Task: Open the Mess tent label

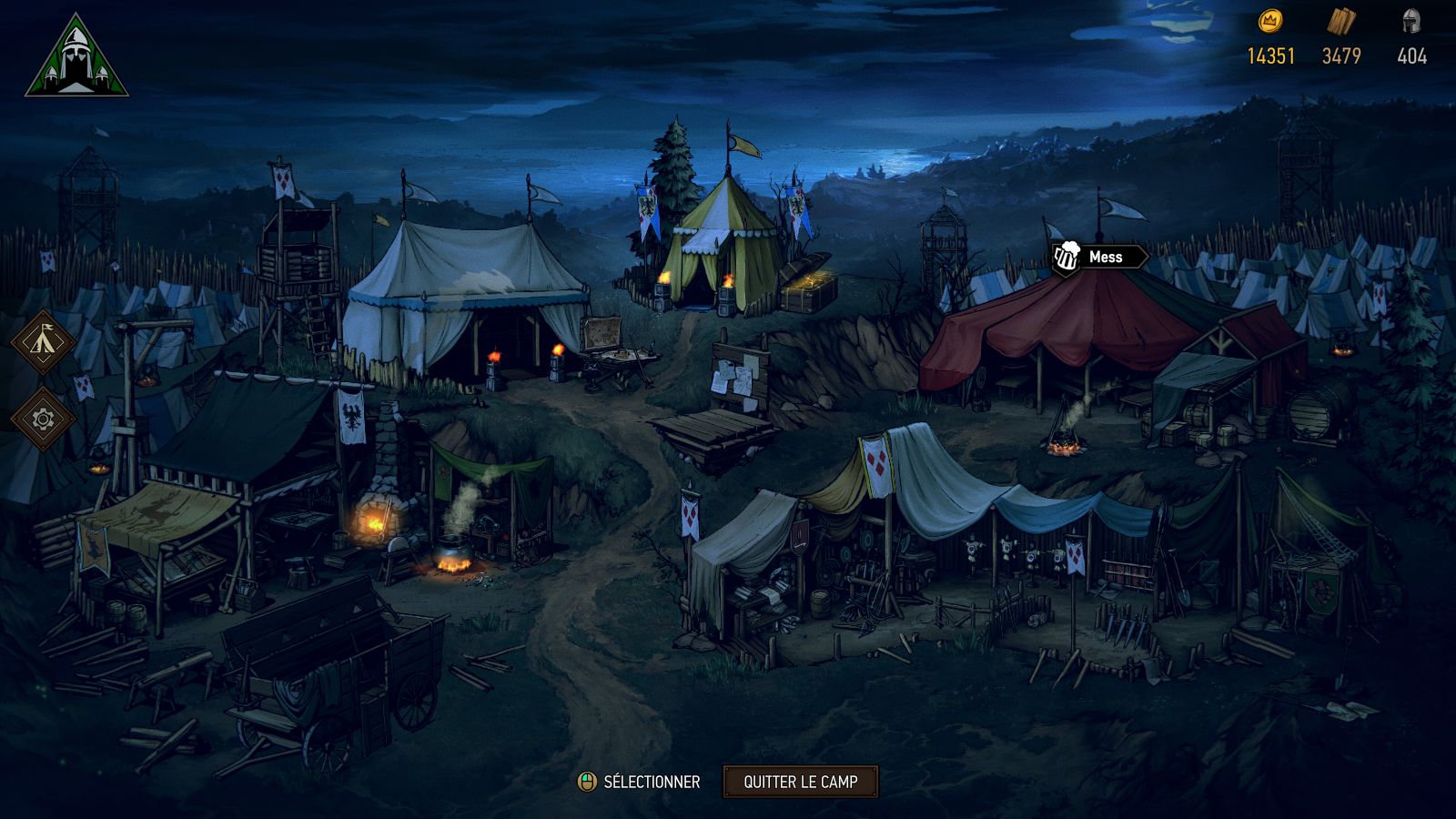Action: (x=1099, y=258)
